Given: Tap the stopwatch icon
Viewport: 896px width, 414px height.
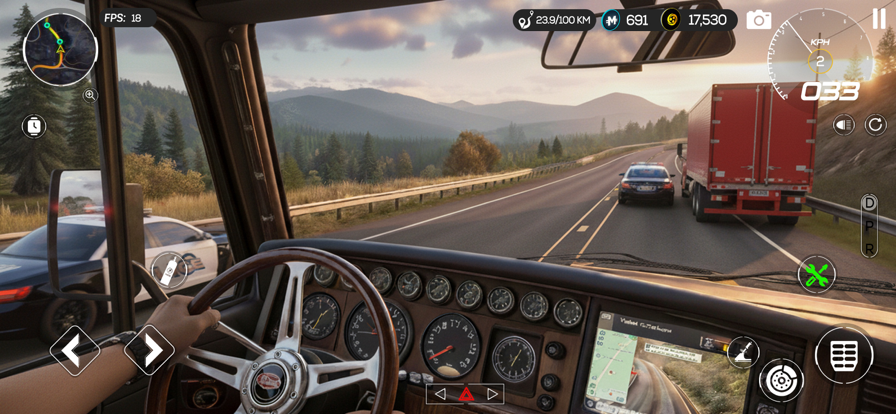Looking at the screenshot, I should pyautogui.click(x=34, y=126).
